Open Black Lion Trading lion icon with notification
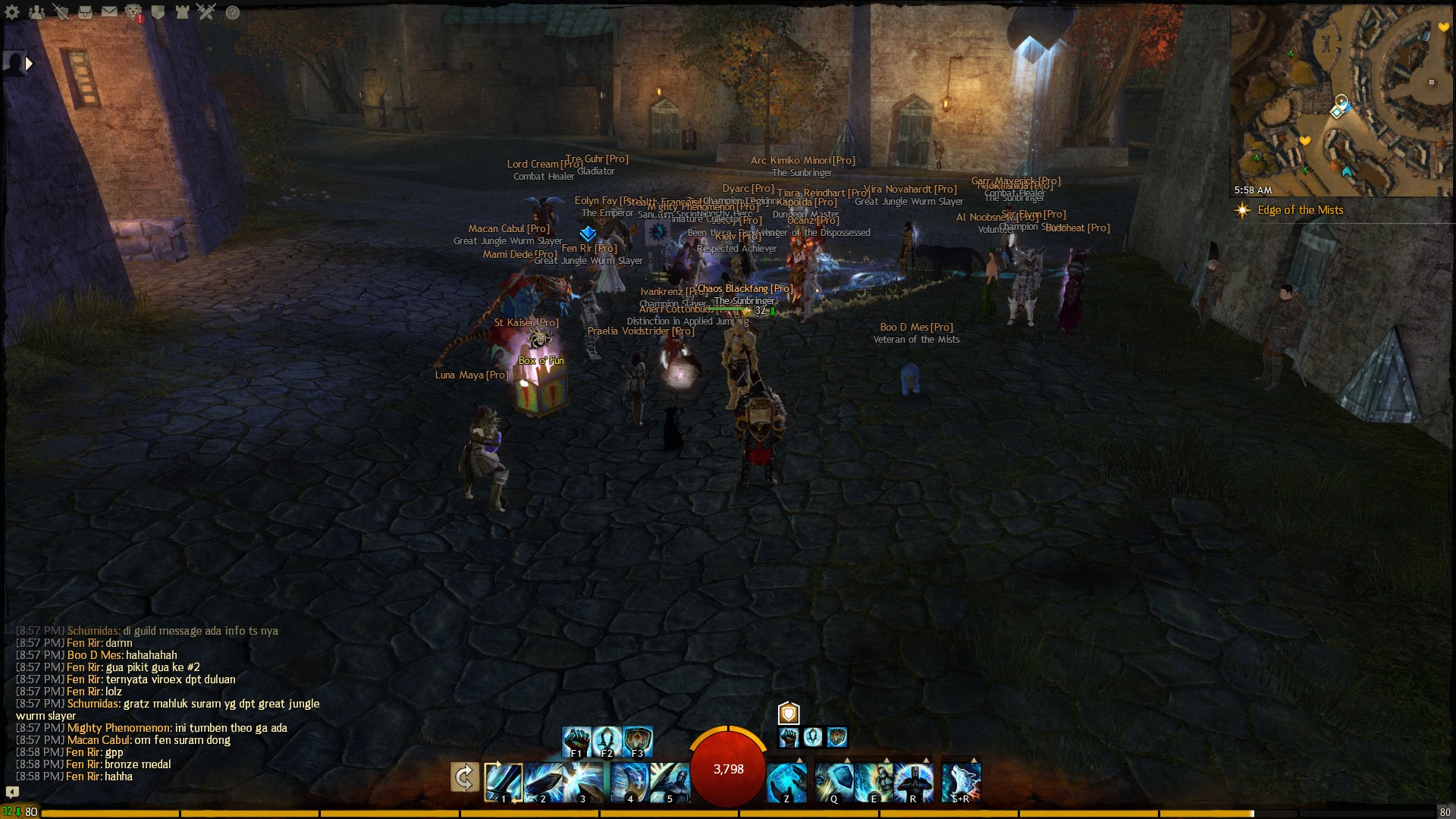The width and height of the screenshot is (1456, 819). pos(132,12)
